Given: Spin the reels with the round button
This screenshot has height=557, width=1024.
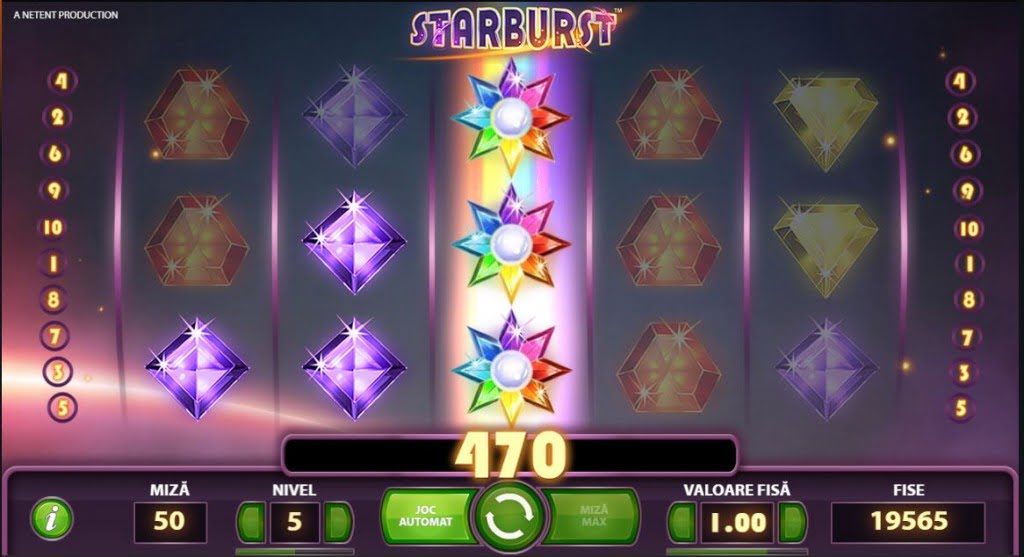Looking at the screenshot, I should click(511, 516).
